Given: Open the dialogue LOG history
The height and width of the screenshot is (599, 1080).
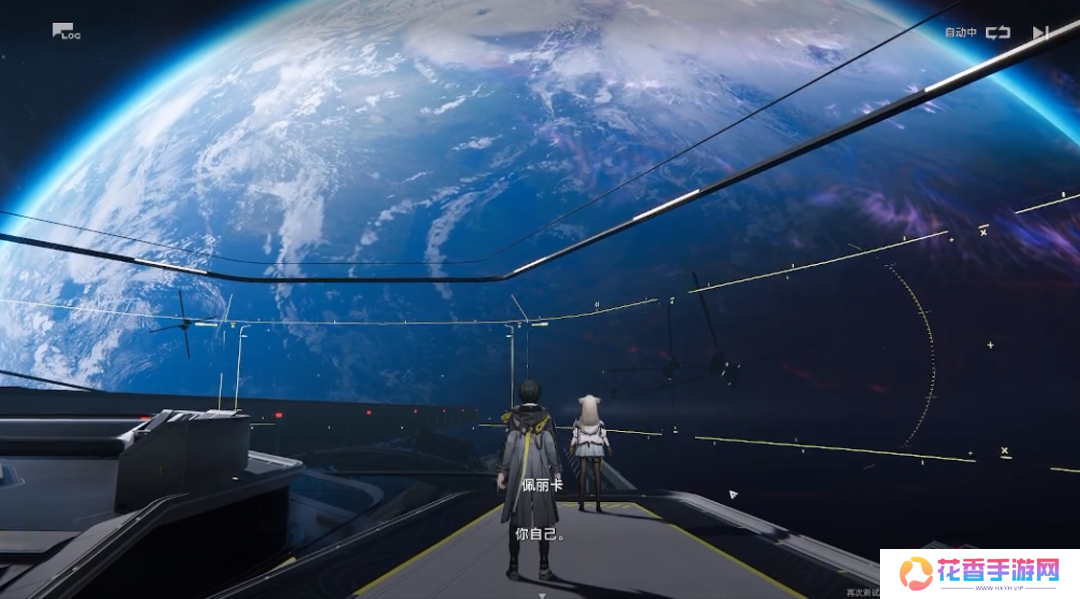Looking at the screenshot, I should [x=65, y=32].
